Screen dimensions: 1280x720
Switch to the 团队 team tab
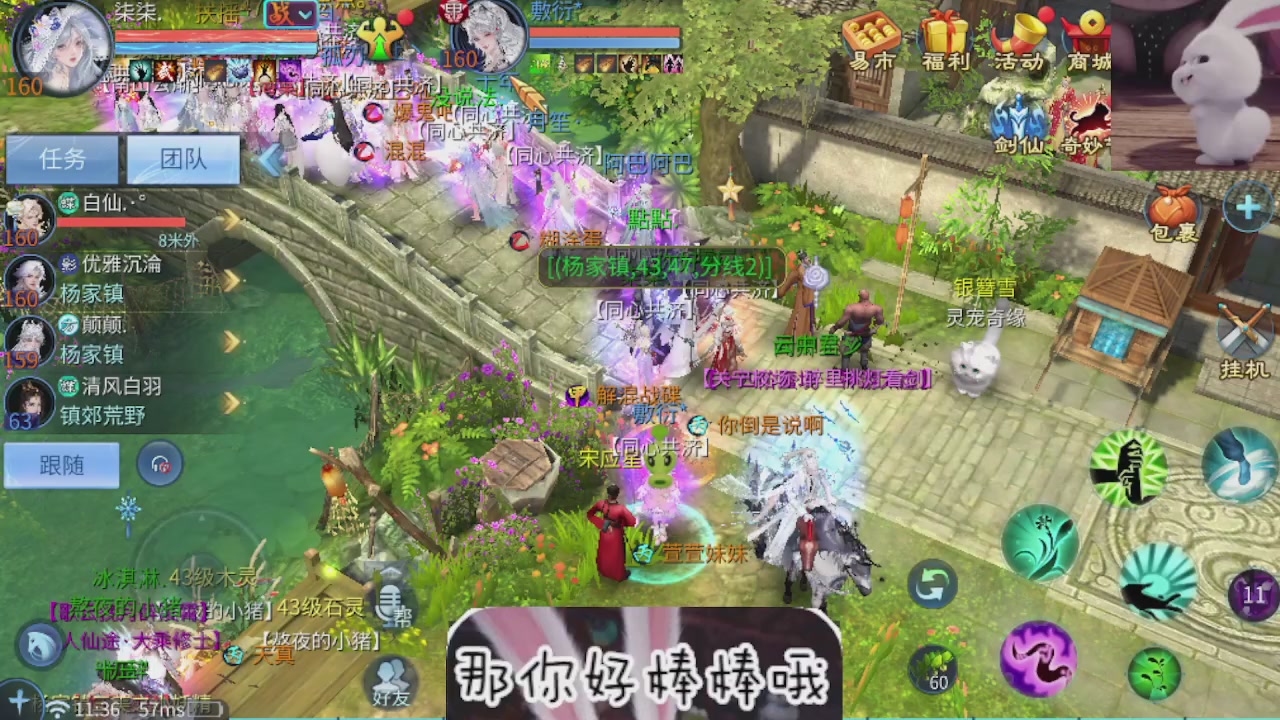[x=182, y=160]
